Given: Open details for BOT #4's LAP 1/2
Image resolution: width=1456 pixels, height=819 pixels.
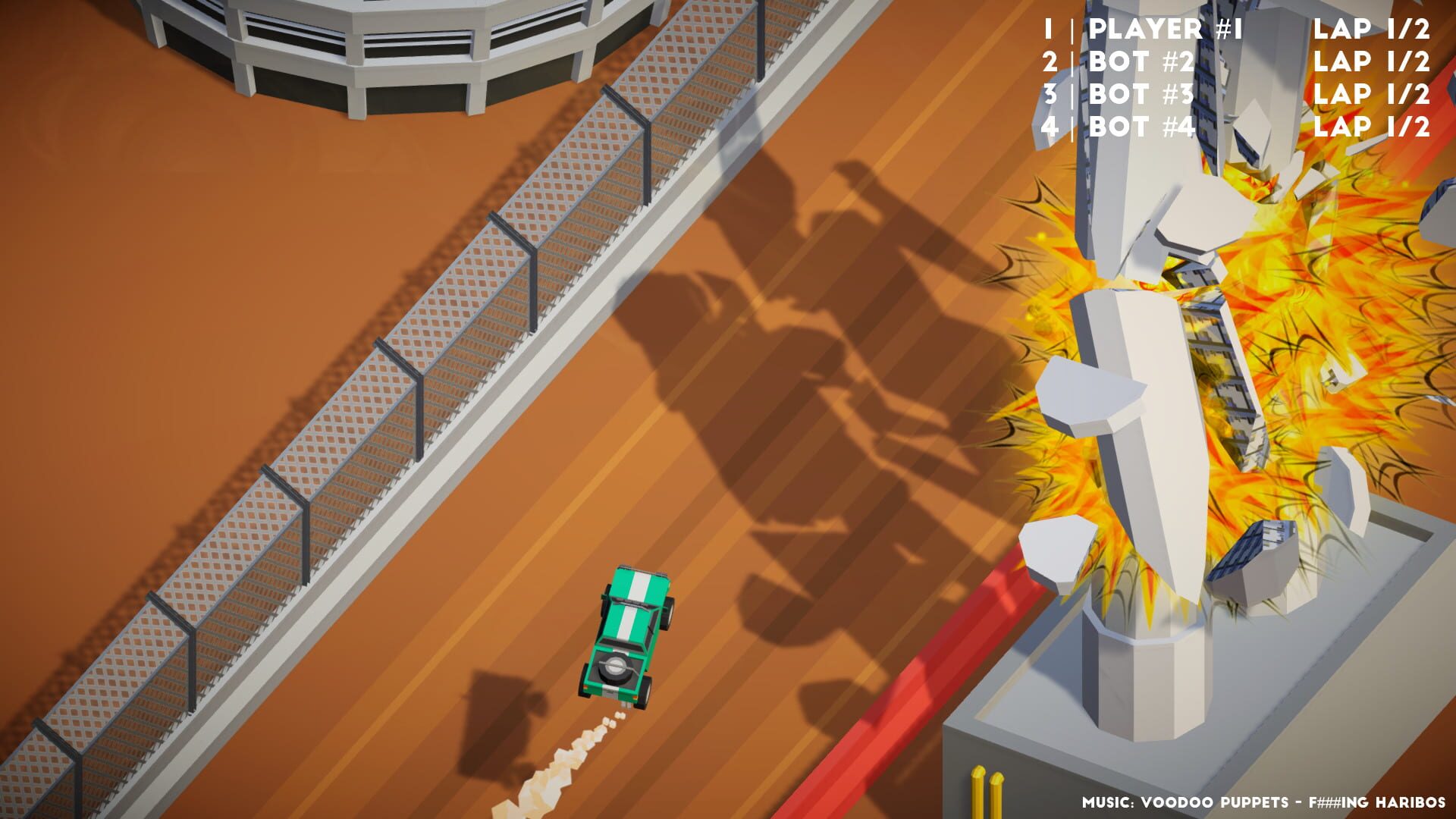Looking at the screenshot, I should click(x=1373, y=127).
